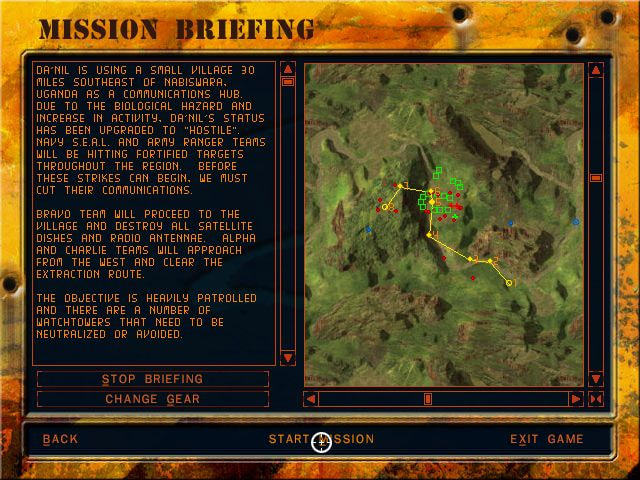The image size is (640, 480).
Task: Stop the mission briefing
Action: click(152, 379)
